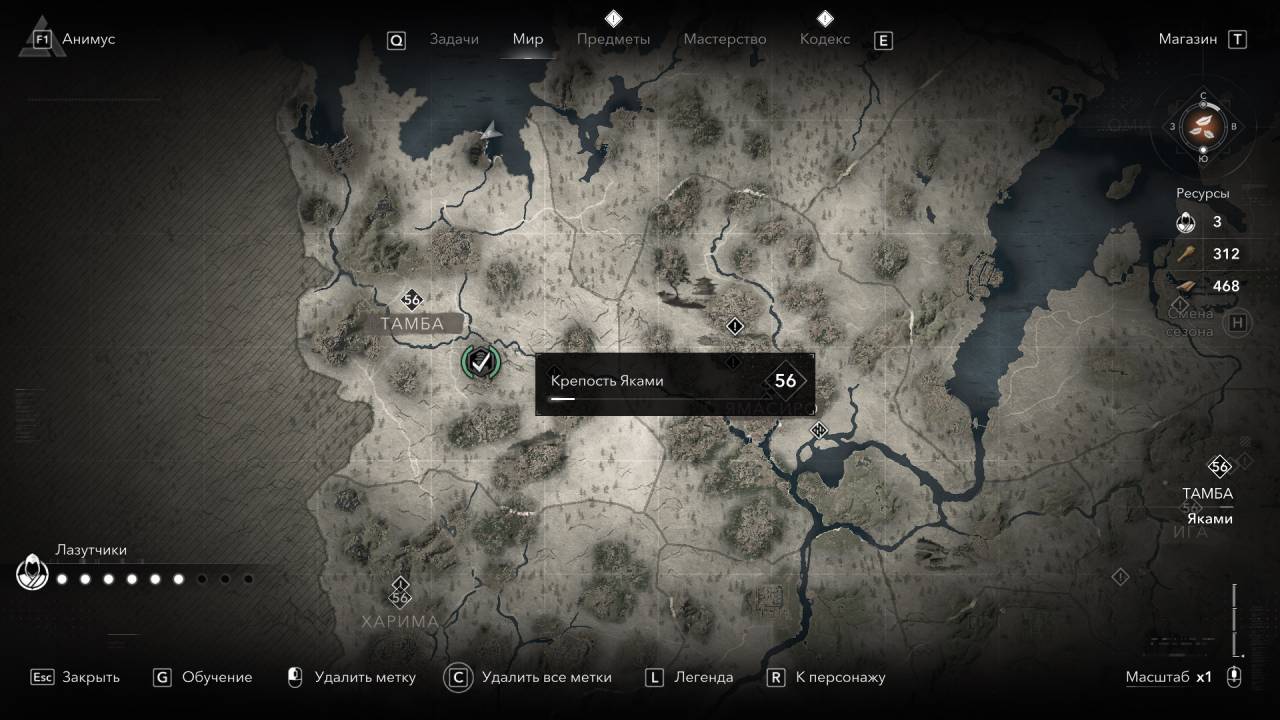Go to the Мастерство tab
Viewport: 1280px width, 720px height.
724,39
